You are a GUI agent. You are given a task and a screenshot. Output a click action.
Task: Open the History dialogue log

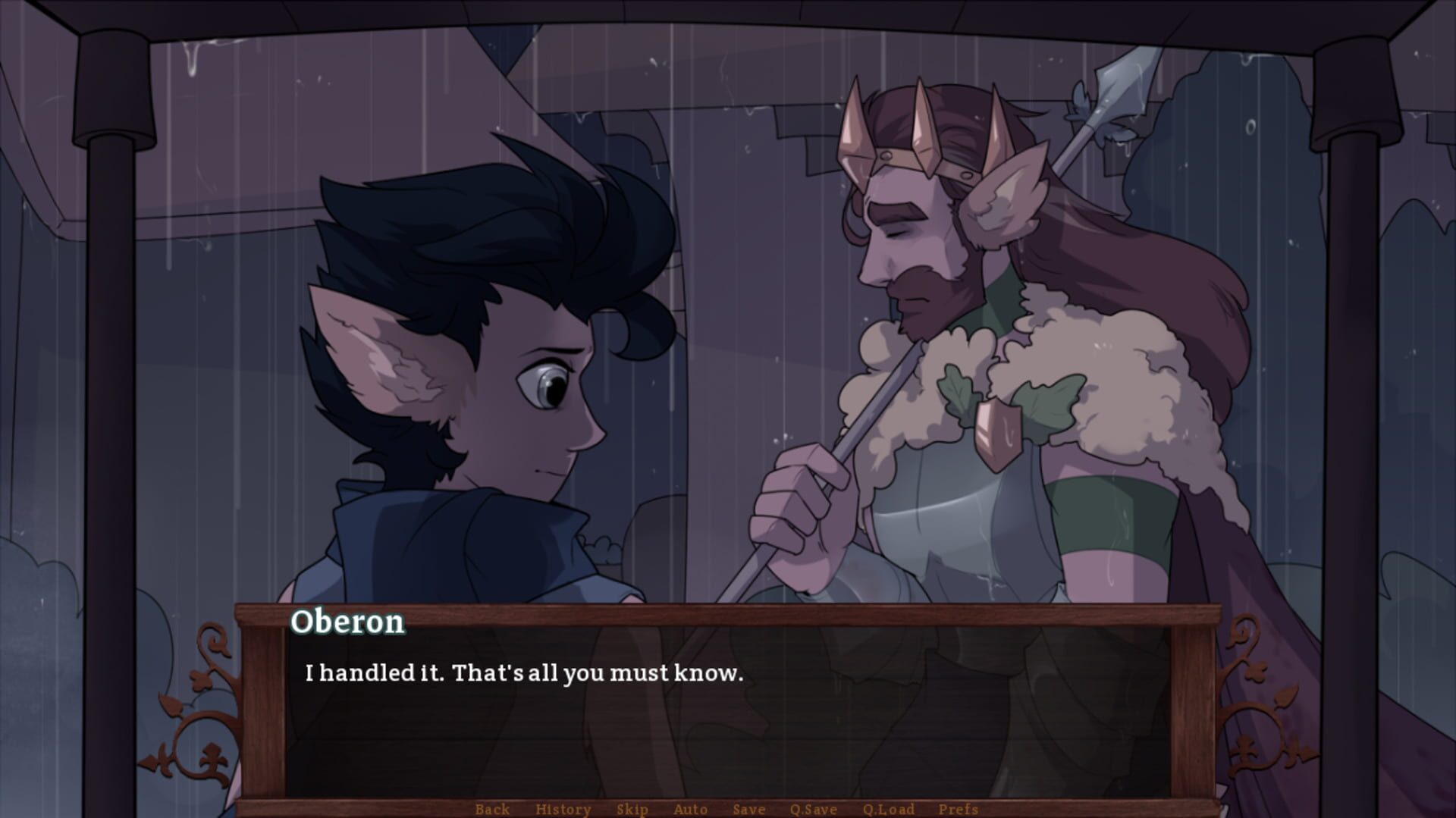(x=563, y=809)
